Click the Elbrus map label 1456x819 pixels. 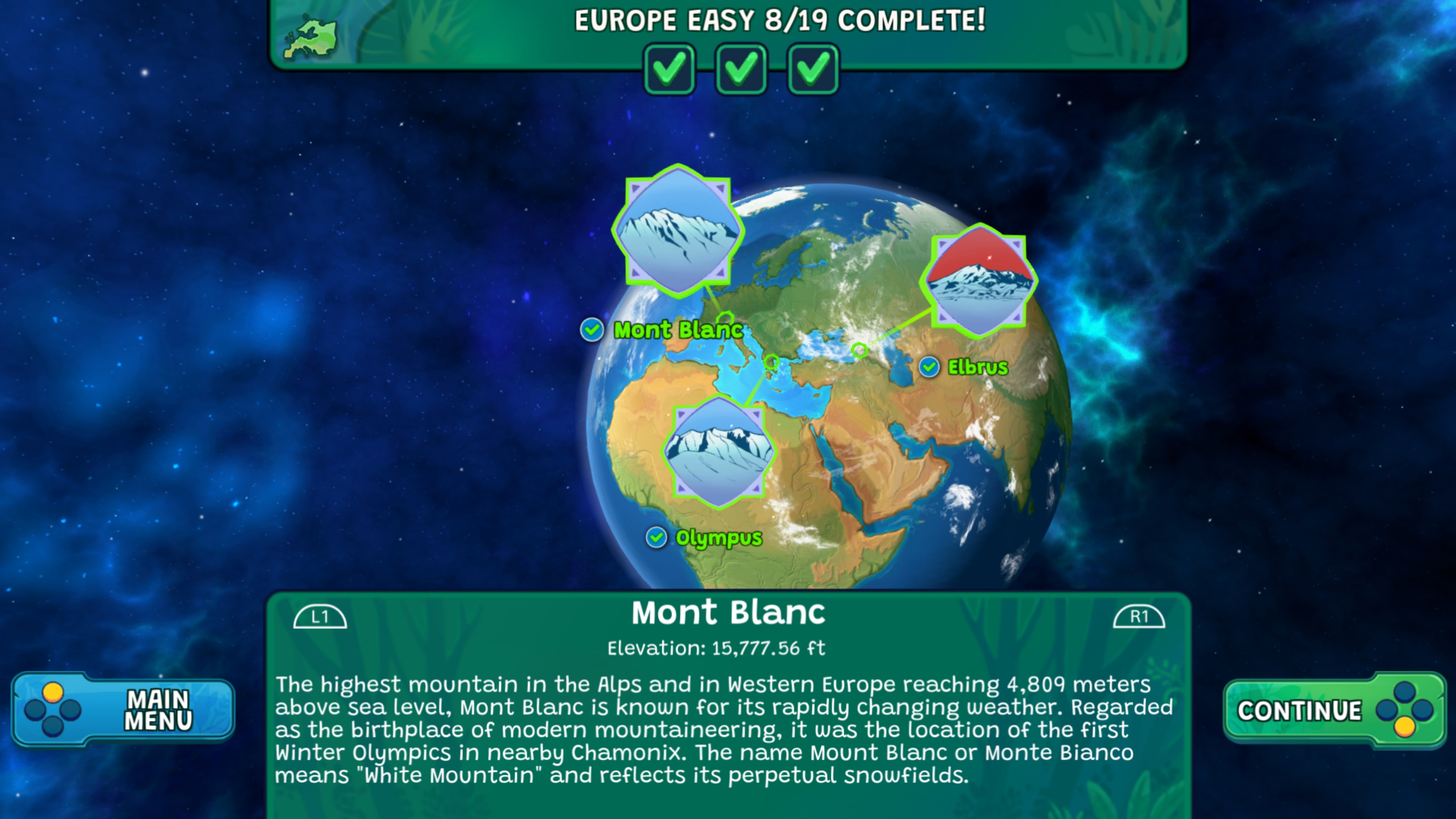977,367
